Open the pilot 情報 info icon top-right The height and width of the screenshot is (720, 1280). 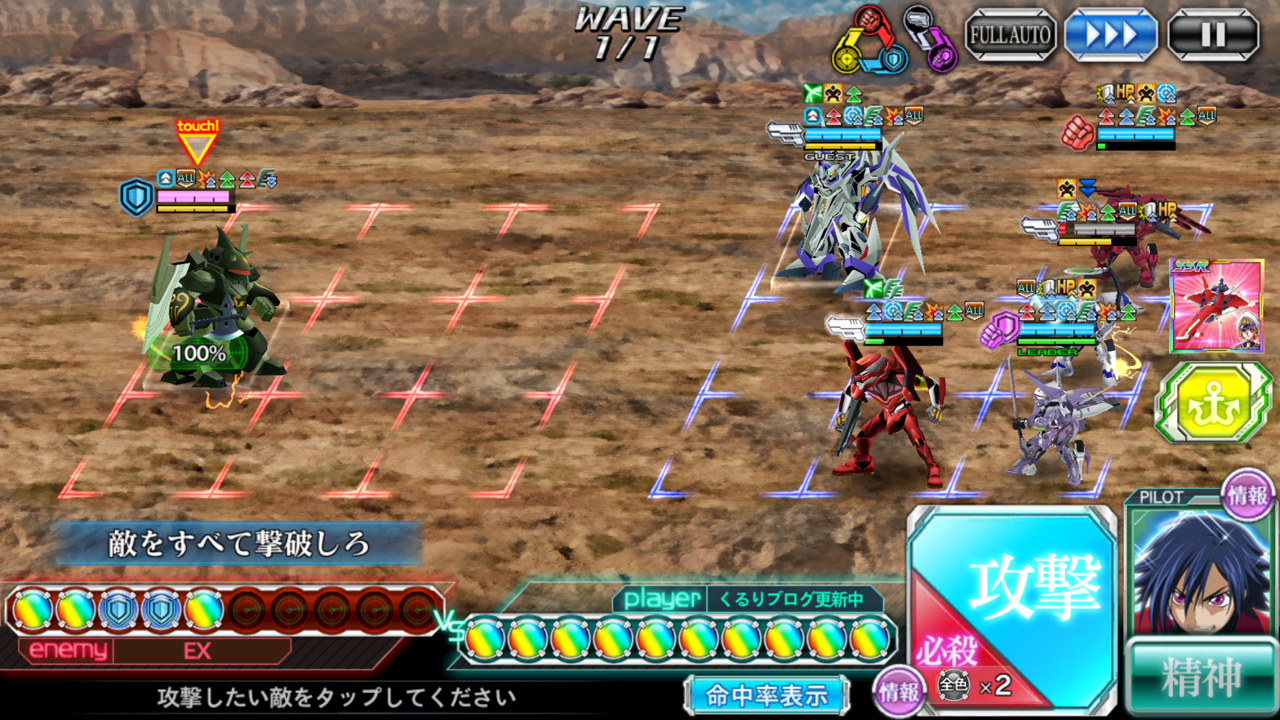1249,497
